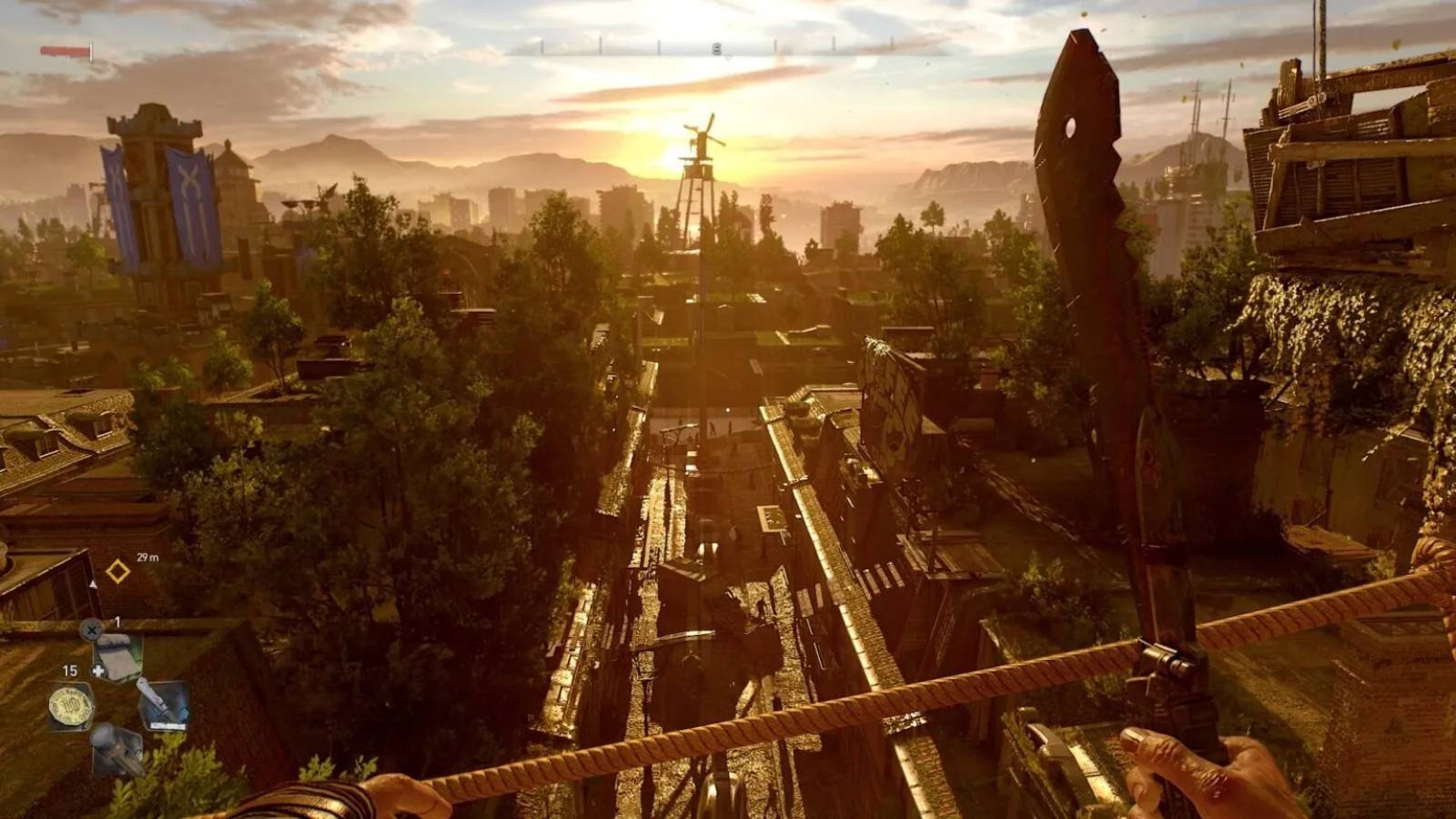1456x819 pixels.
Task: Activate the flashlight quick slot
Action: coord(117,748)
